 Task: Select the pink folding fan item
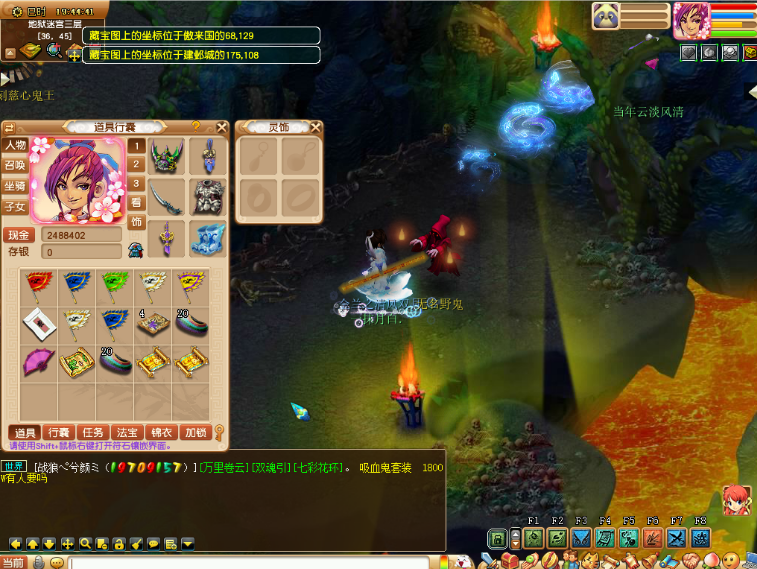(39, 360)
